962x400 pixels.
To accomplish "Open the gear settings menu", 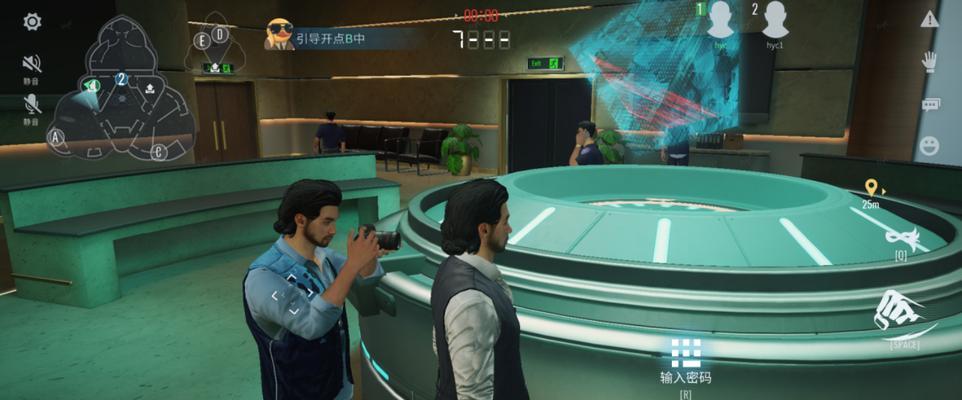I will click(x=32, y=22).
